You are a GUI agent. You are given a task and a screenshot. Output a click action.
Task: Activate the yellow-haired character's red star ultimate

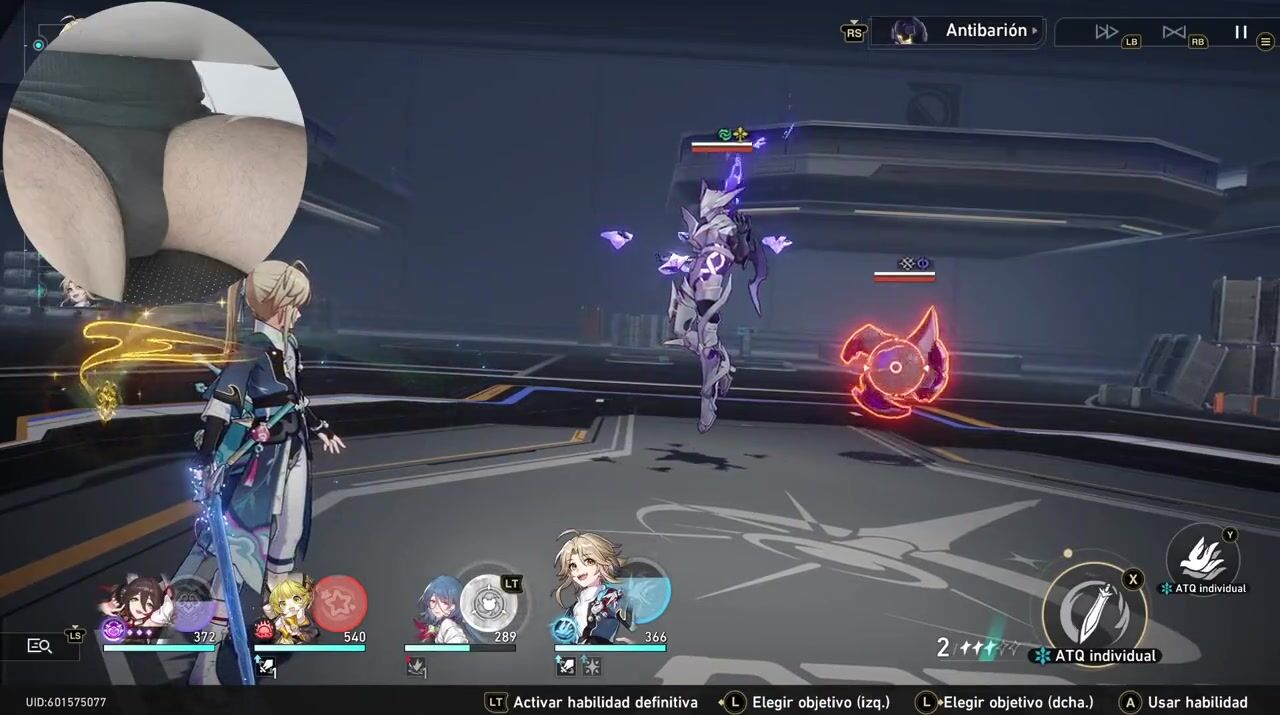click(x=340, y=603)
